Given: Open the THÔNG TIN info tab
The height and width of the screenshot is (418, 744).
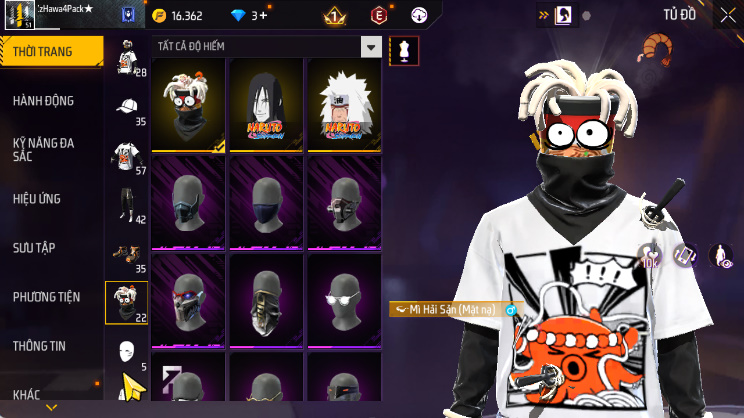Looking at the screenshot, I should click(x=50, y=346).
